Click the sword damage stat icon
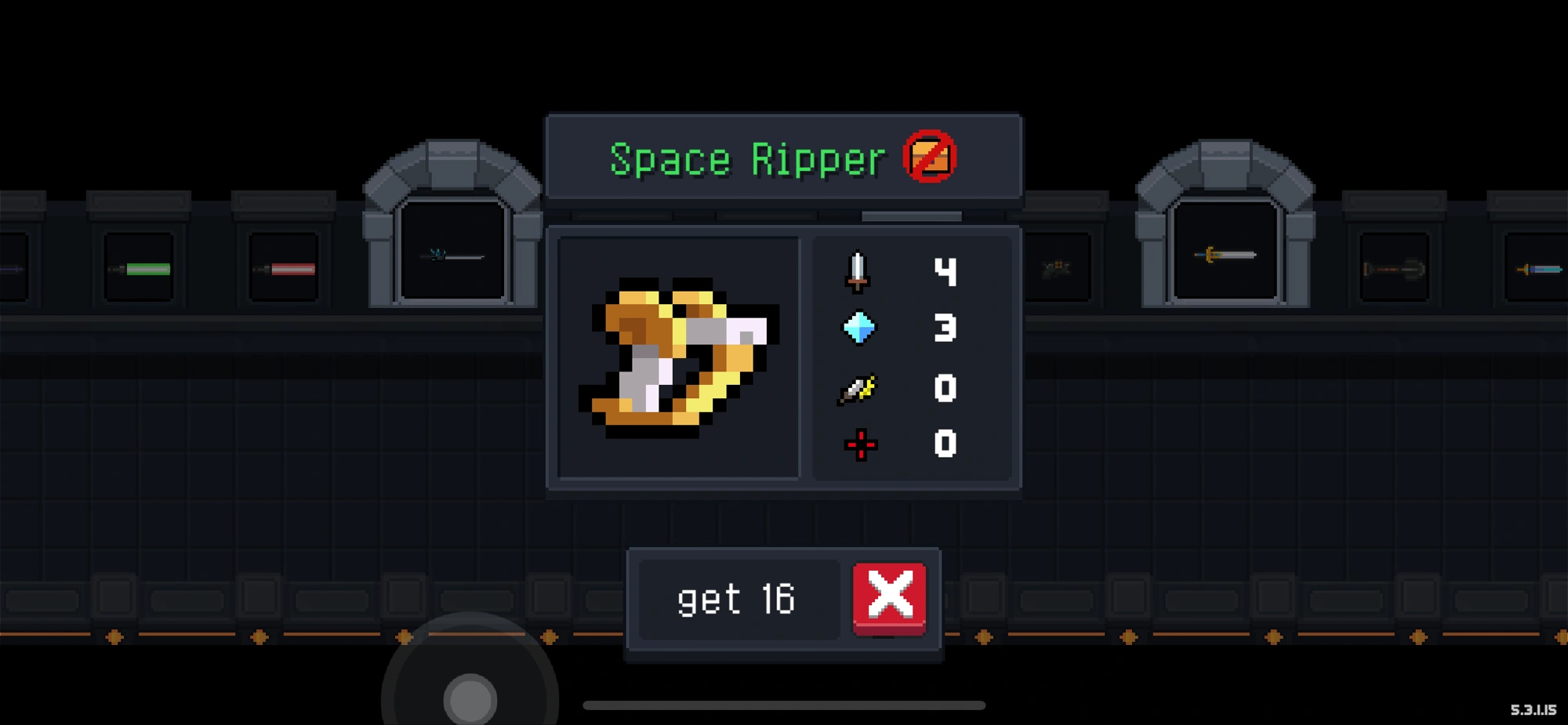The width and height of the screenshot is (1568, 725). click(x=859, y=270)
